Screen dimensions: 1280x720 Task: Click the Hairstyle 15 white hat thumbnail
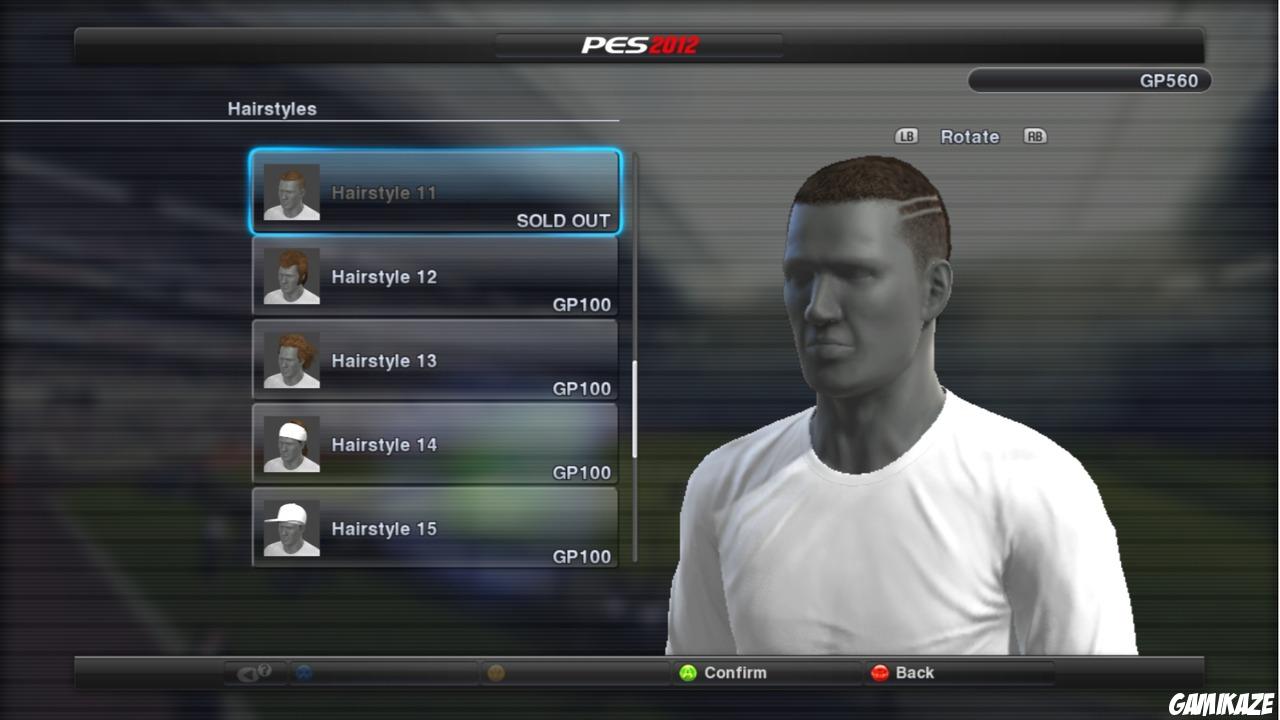tap(289, 528)
